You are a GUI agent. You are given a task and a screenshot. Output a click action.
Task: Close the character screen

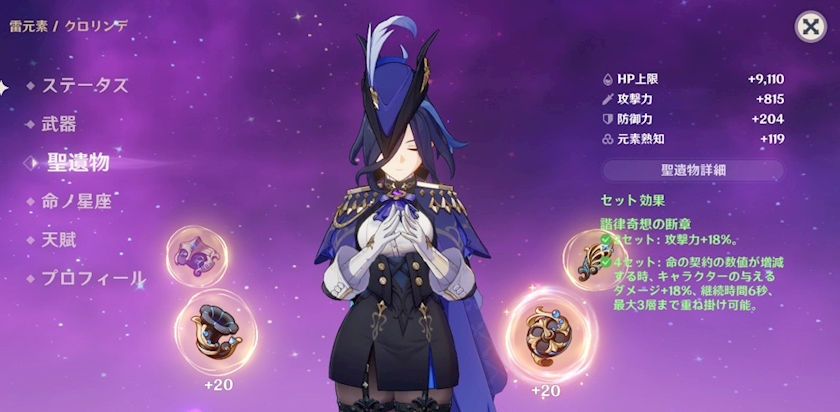(x=810, y=27)
